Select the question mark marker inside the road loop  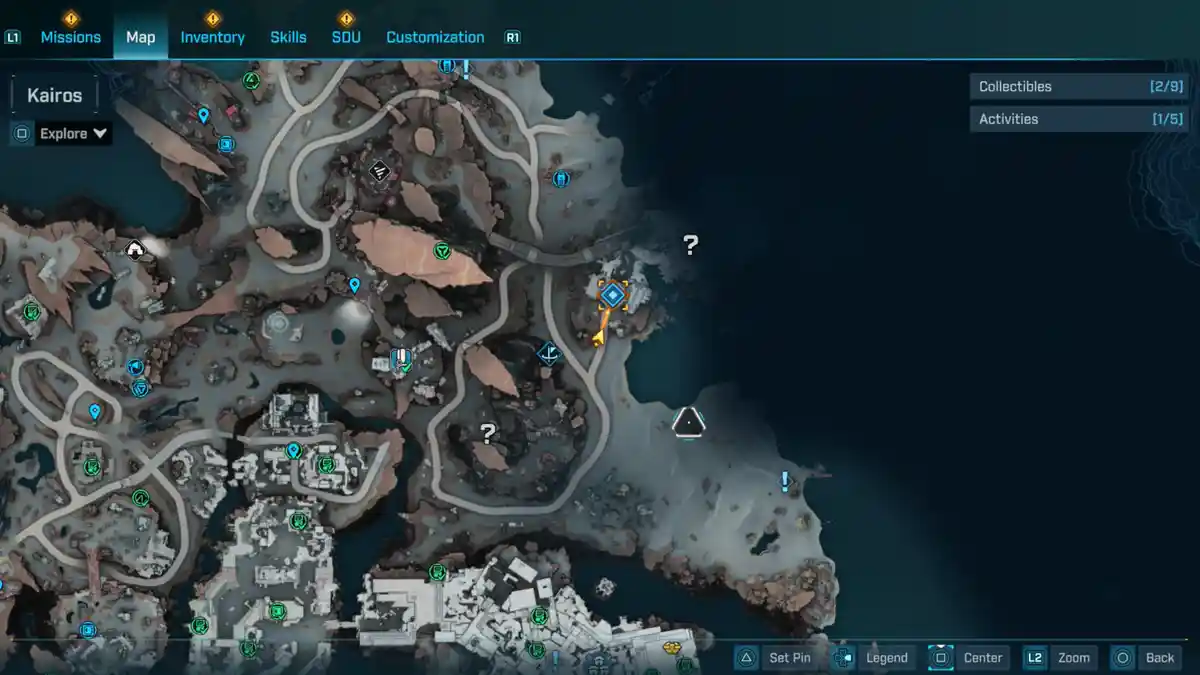(x=488, y=433)
